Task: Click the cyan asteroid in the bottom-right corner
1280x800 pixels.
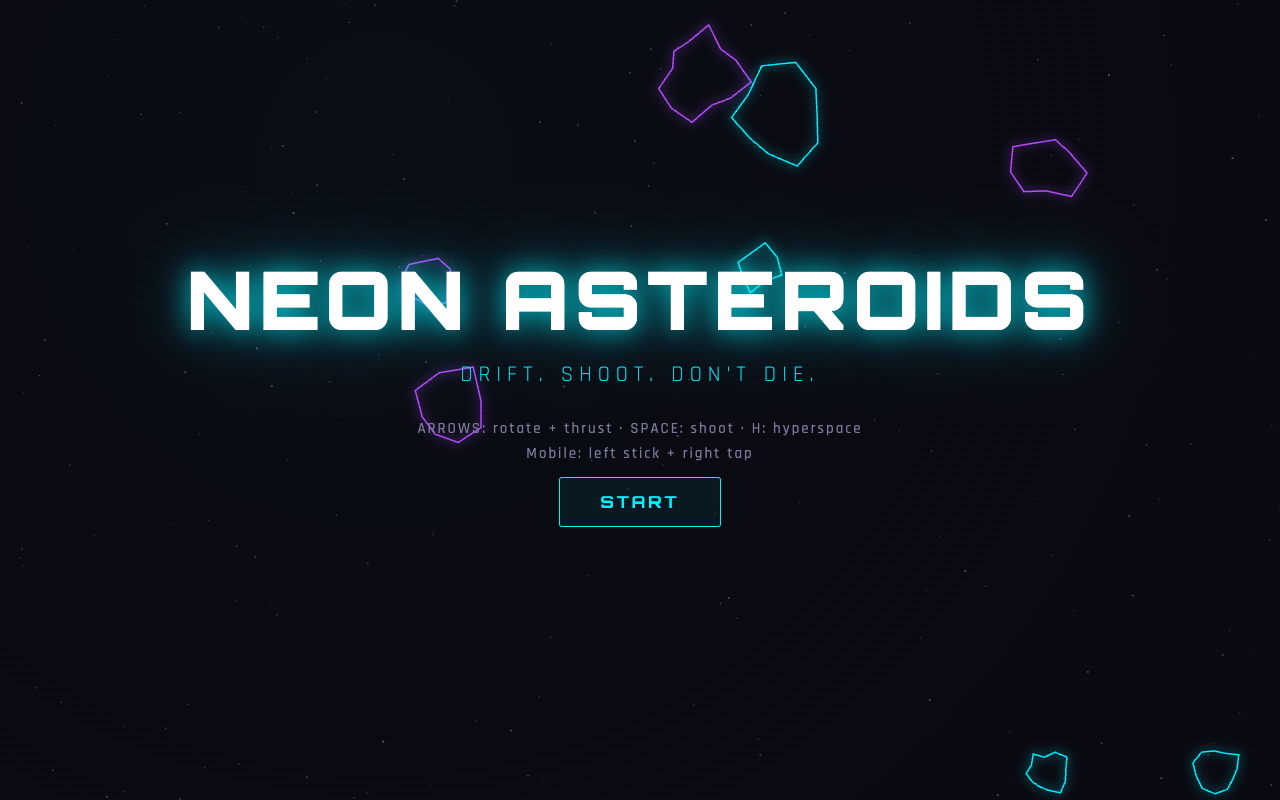Action: (1215, 770)
